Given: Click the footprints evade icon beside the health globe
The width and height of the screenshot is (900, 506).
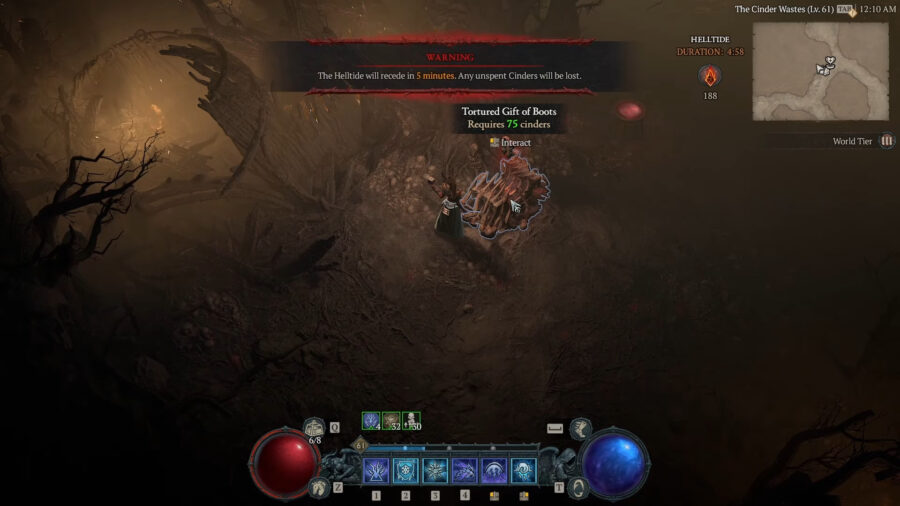Looking at the screenshot, I should [x=318, y=487].
